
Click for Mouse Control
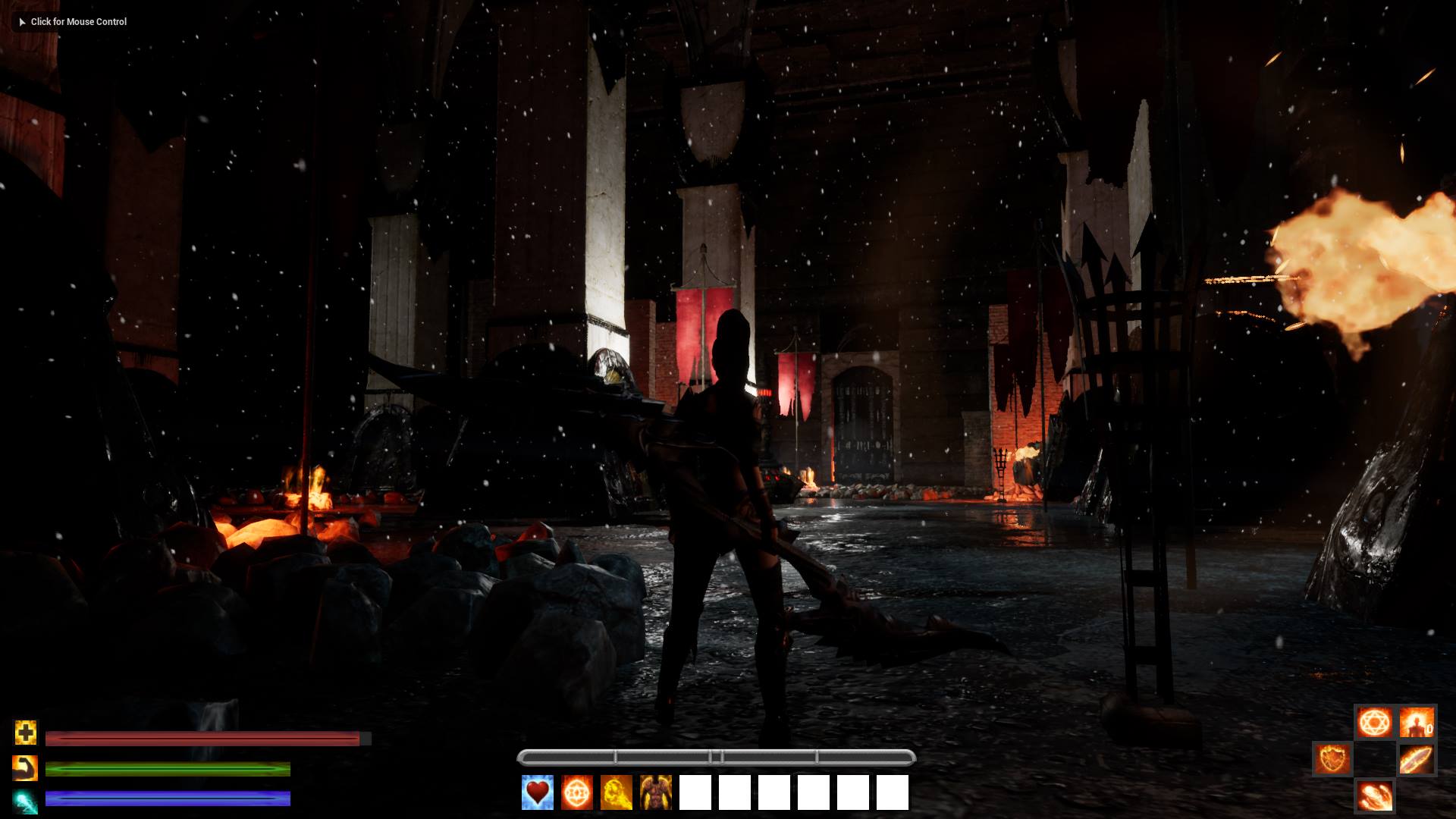tap(78, 22)
